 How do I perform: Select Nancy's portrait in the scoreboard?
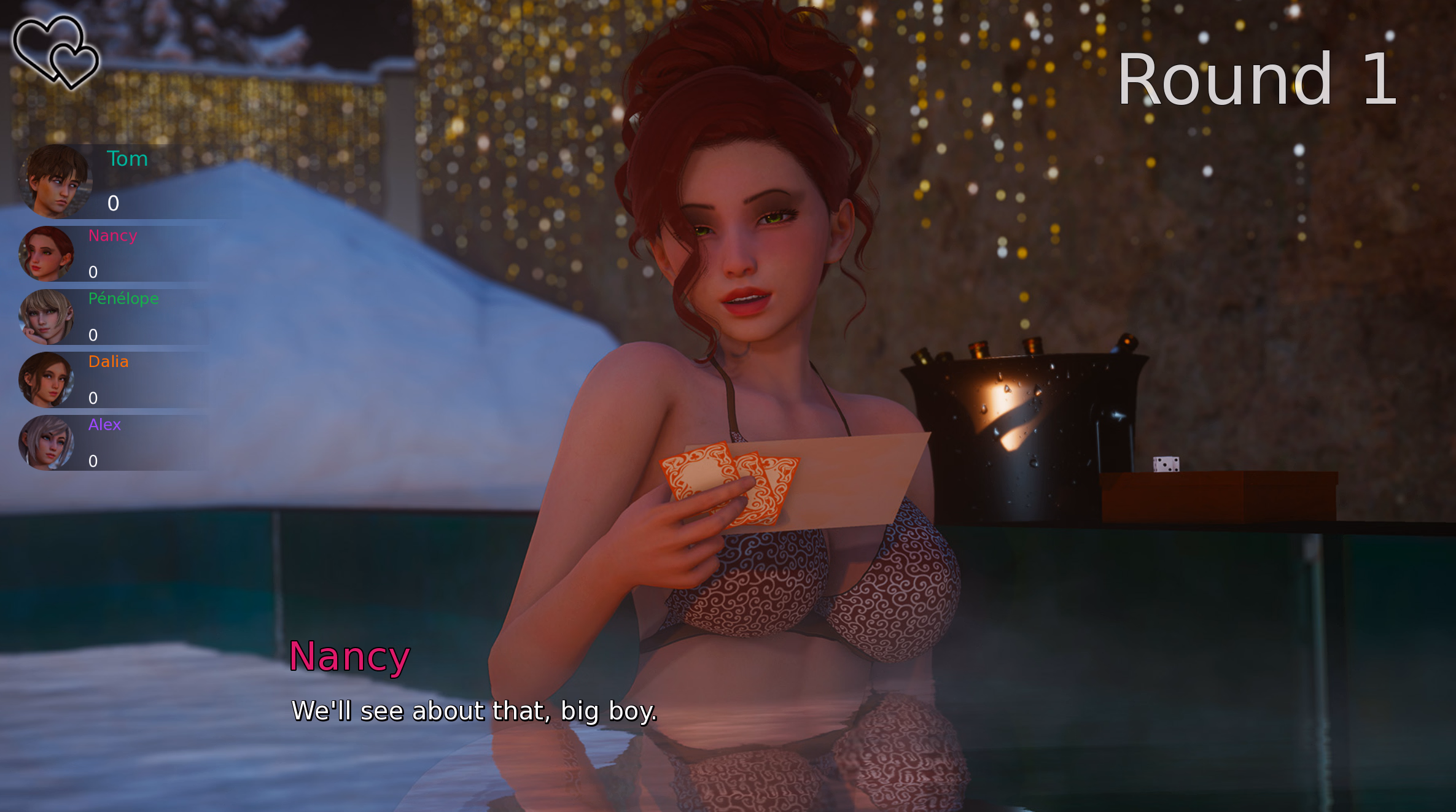point(47,254)
